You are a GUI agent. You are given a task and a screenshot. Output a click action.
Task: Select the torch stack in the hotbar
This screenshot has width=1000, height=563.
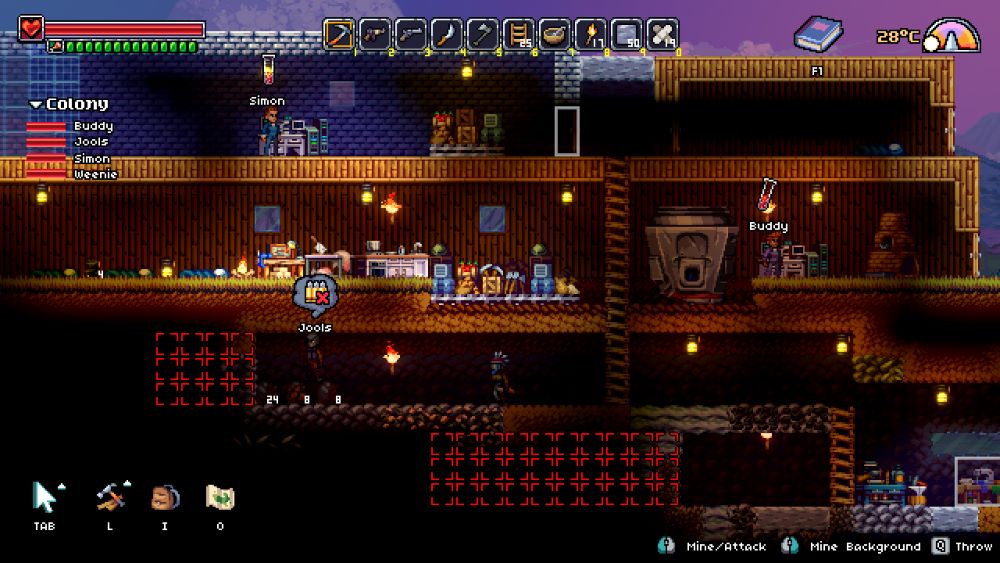pyautogui.click(x=591, y=34)
